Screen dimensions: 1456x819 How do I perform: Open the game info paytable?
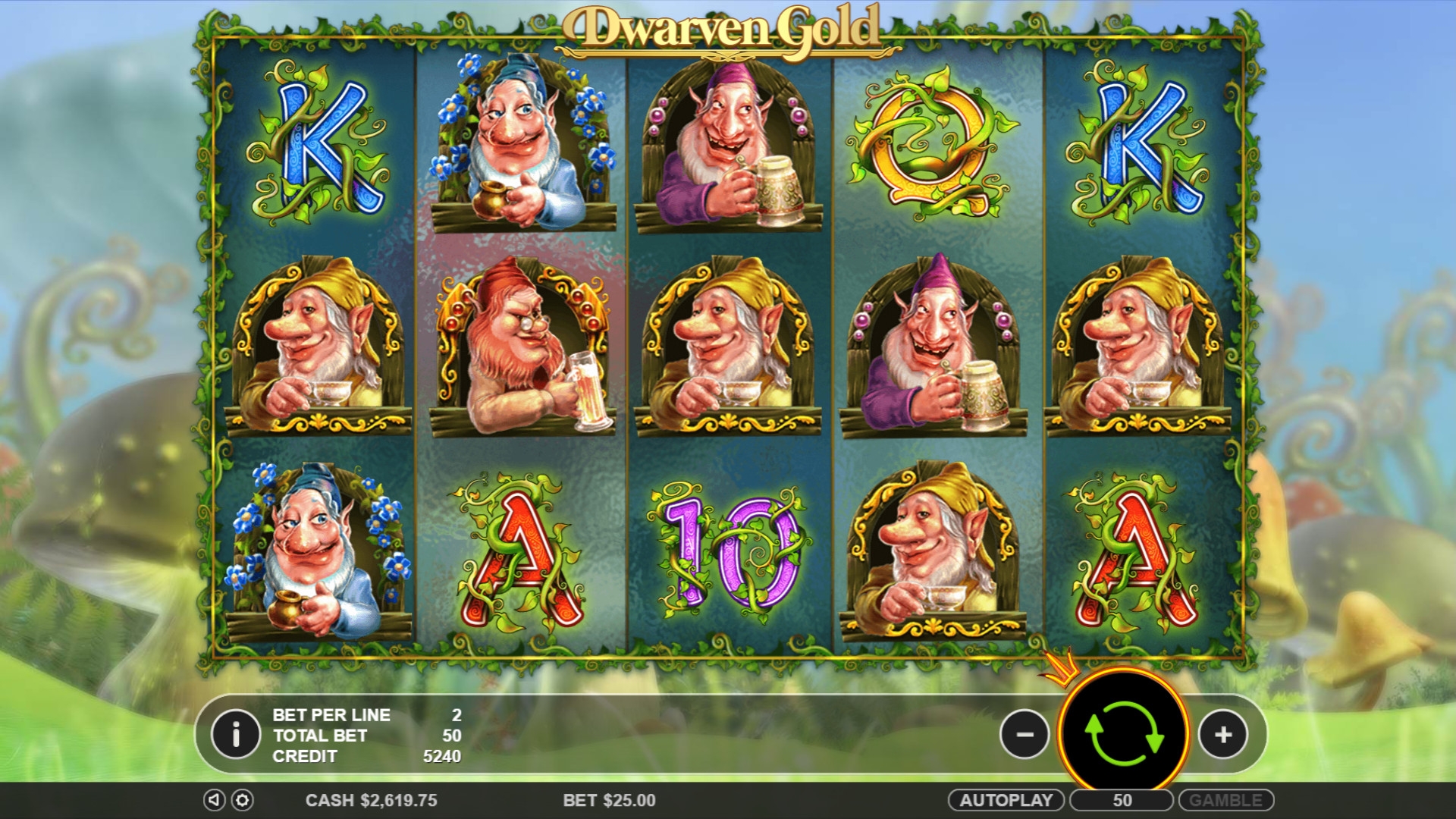click(236, 734)
